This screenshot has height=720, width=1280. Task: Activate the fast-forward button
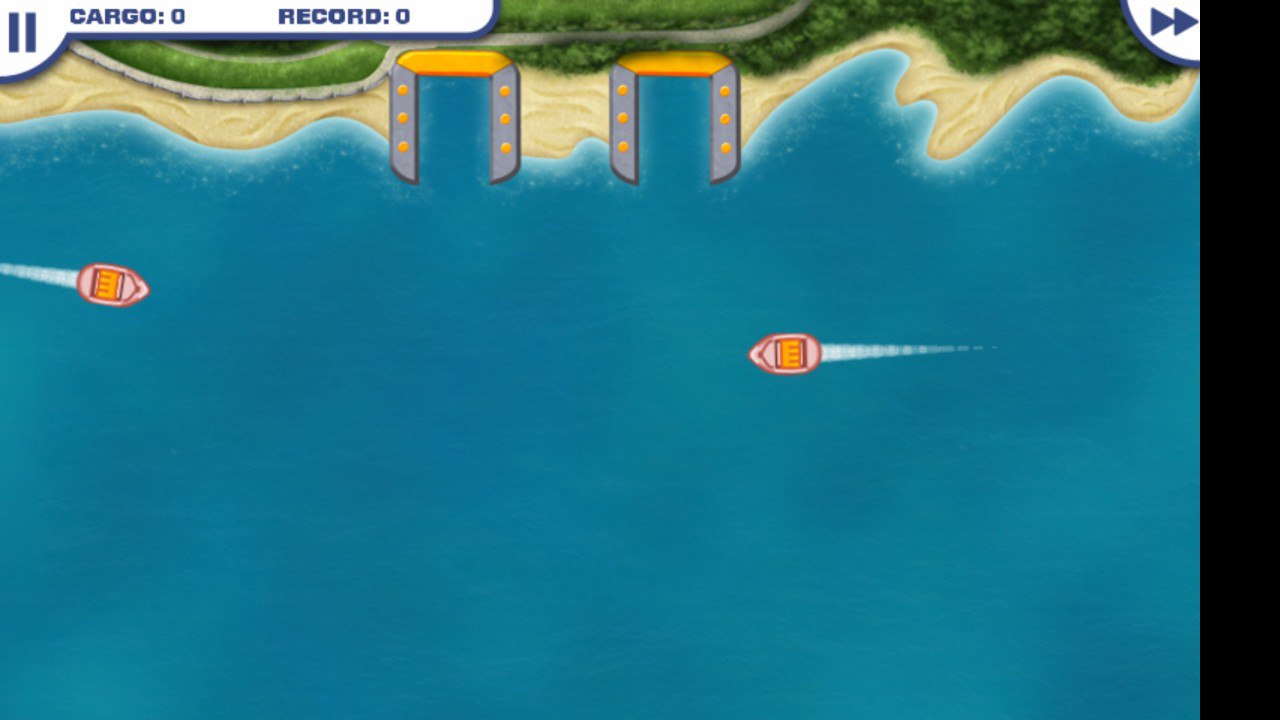[1171, 22]
